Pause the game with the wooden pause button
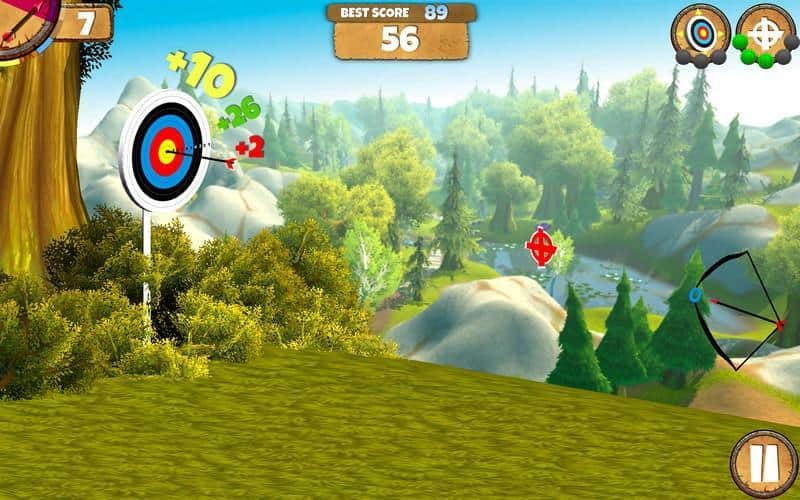Image resolution: width=800 pixels, height=500 pixels. click(763, 462)
